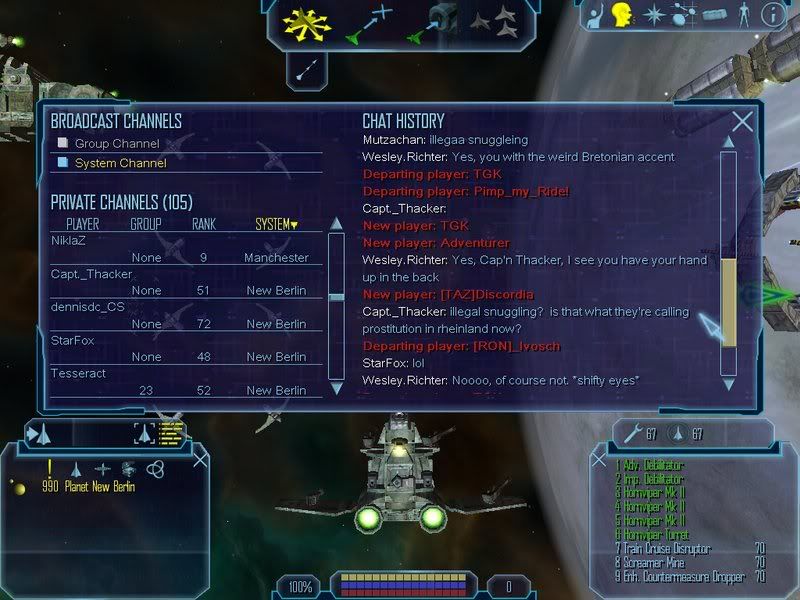Choose player NiklaZ in private channels
Image resolution: width=800 pixels, height=600 pixels.
tap(70, 240)
